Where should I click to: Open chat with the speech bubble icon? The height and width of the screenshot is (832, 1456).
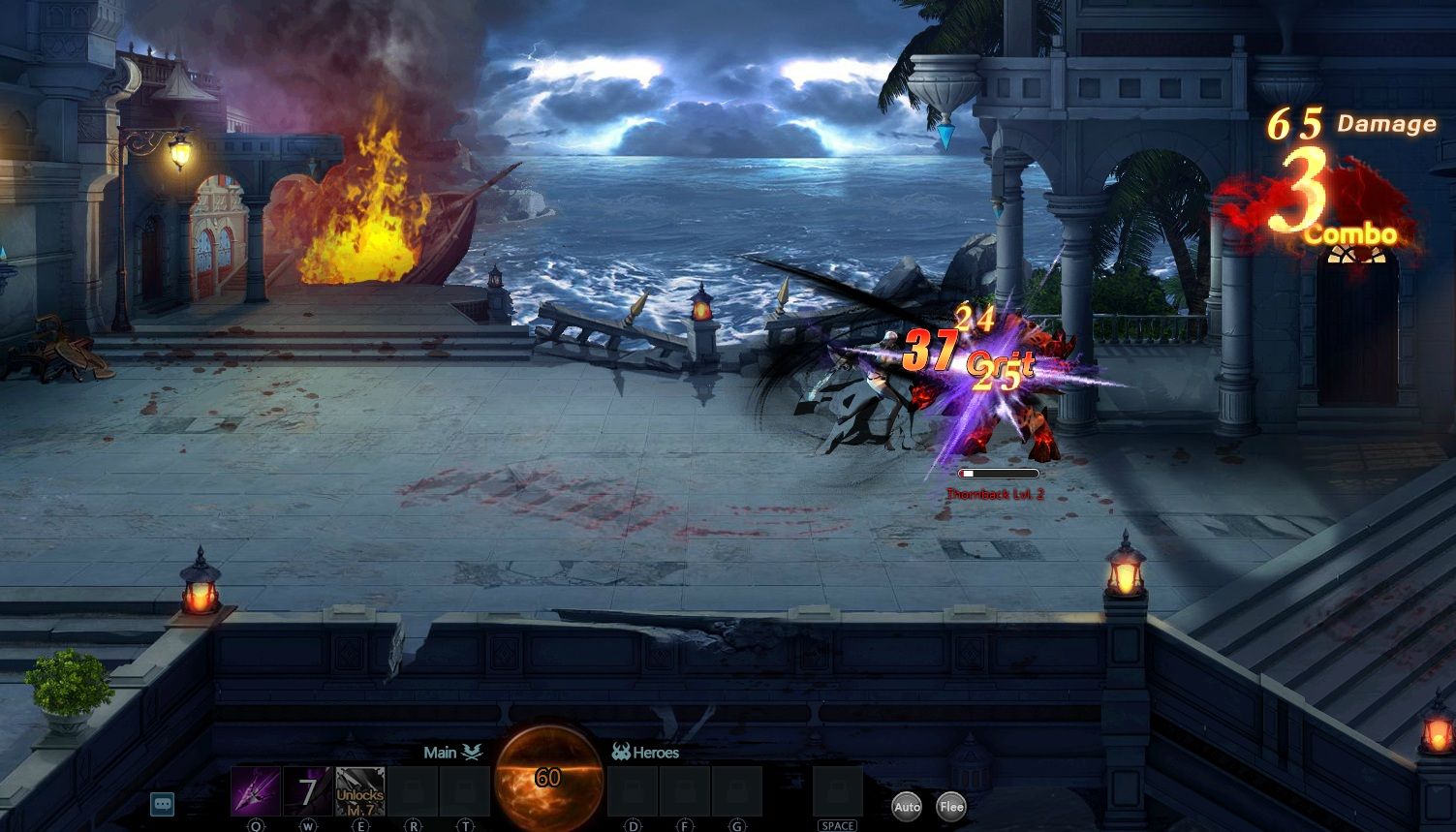point(163,804)
